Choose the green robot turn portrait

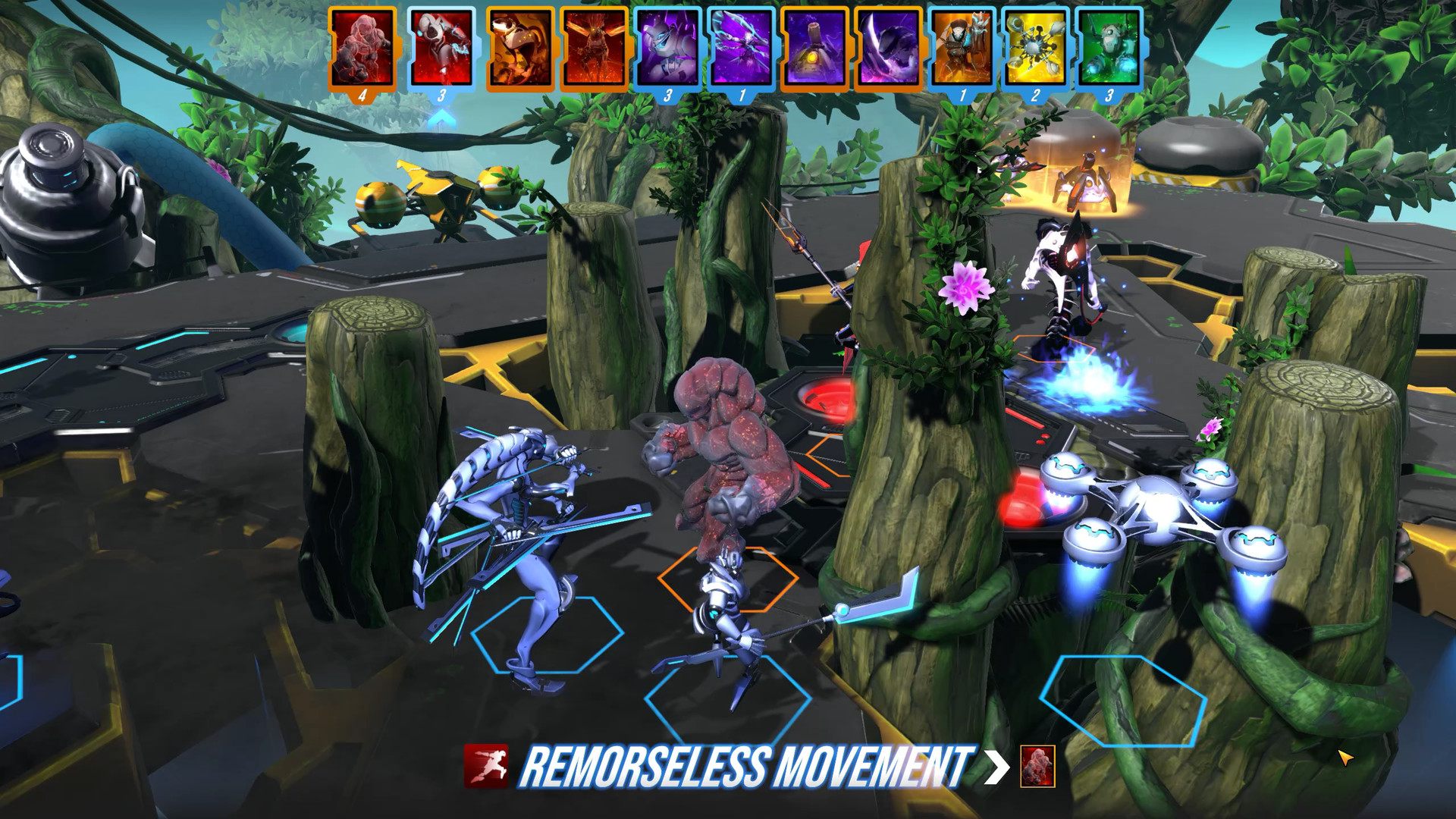[1109, 49]
